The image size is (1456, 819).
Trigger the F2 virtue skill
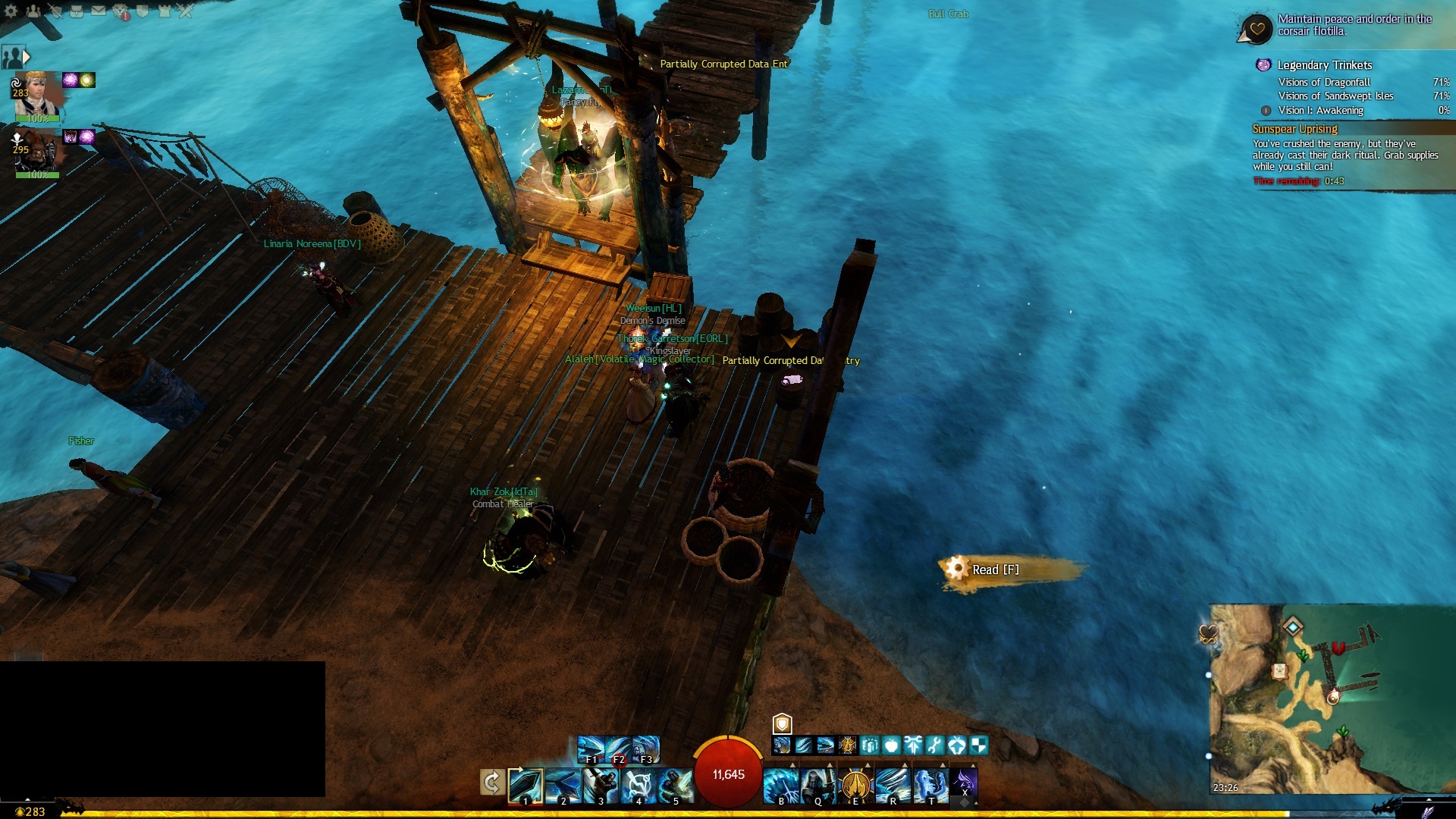(x=618, y=748)
